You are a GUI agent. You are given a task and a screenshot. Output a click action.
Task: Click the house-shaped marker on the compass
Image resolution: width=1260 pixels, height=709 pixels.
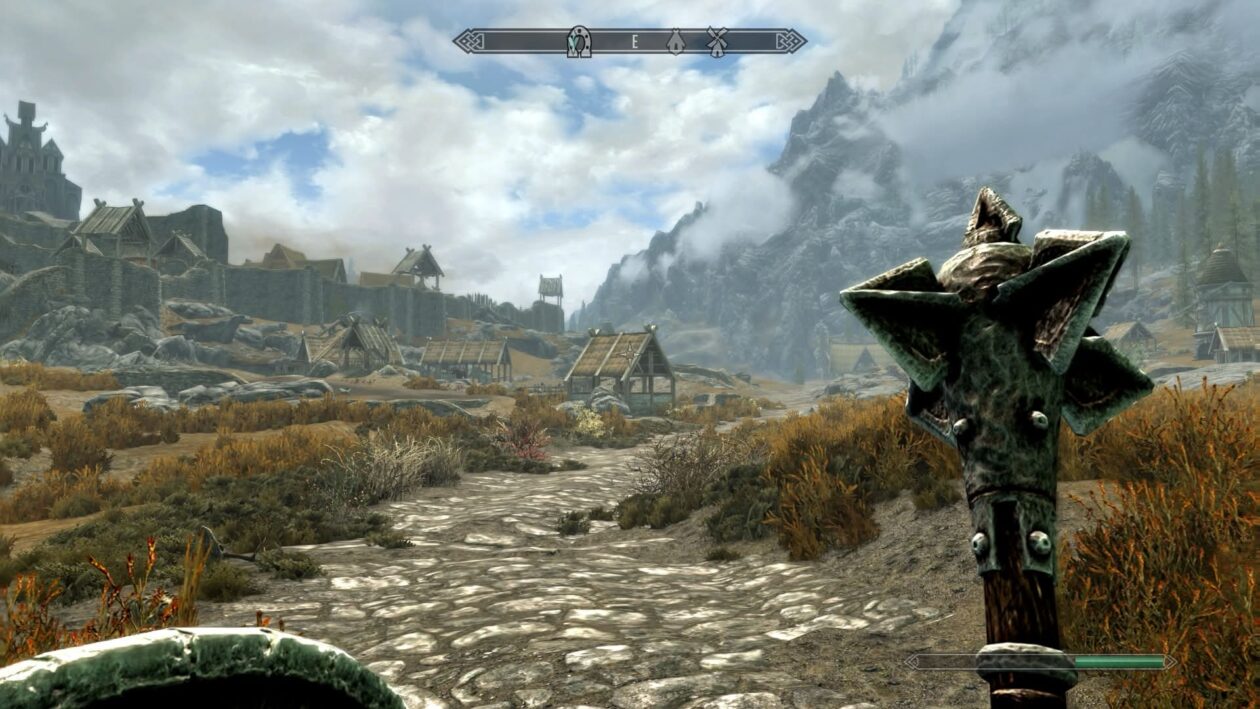tap(676, 41)
